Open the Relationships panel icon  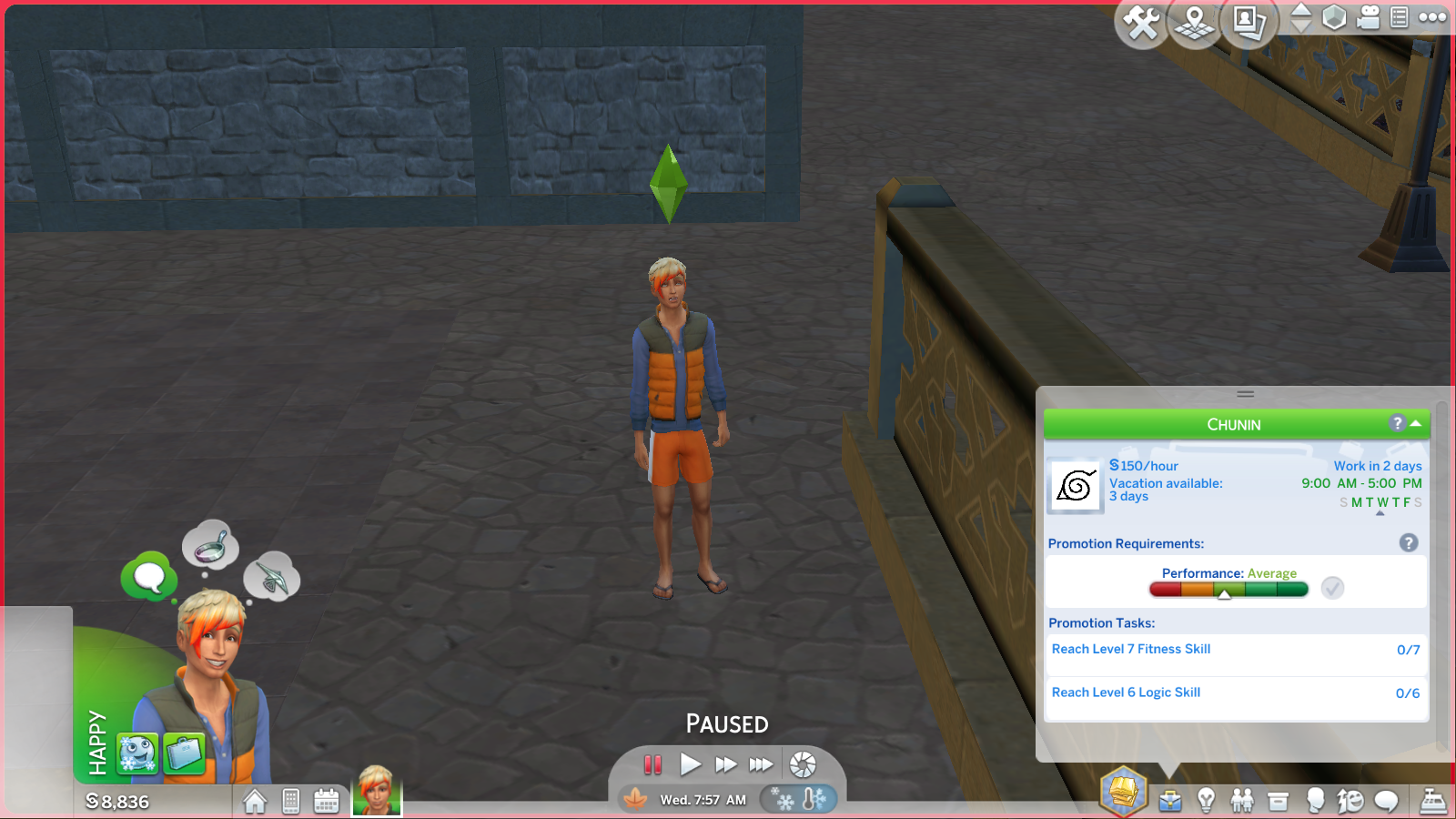pos(1242,801)
